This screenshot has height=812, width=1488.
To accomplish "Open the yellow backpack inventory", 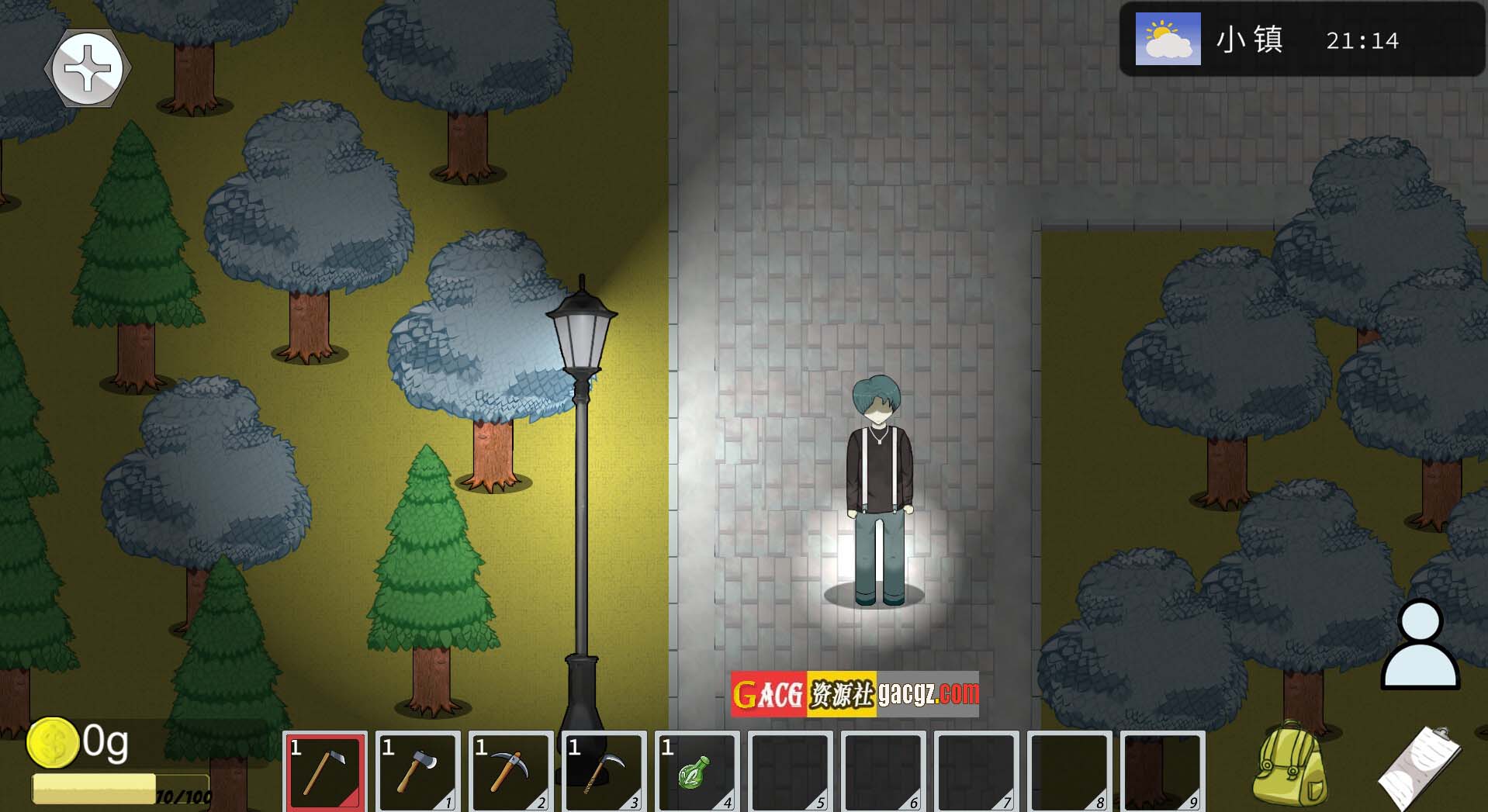I will tap(1290, 764).
